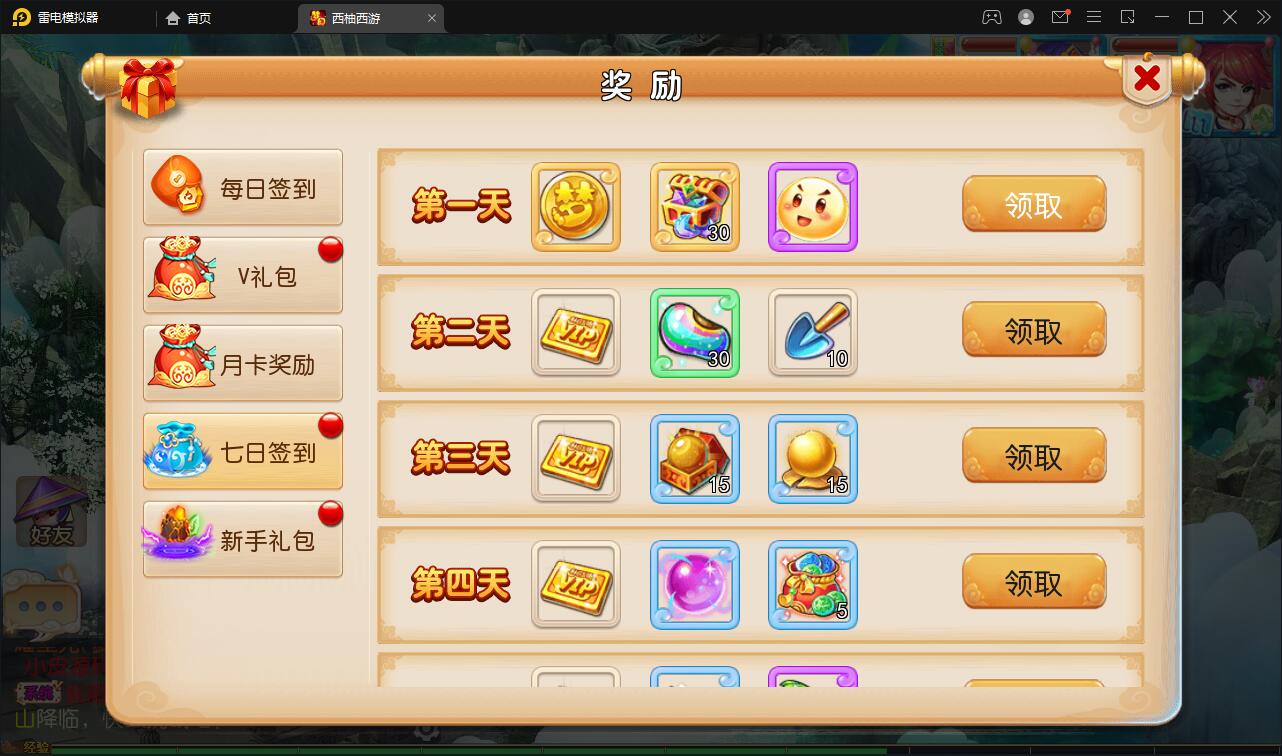
Task: Claim the 第三天 reward with 领取
Action: coord(1035,456)
